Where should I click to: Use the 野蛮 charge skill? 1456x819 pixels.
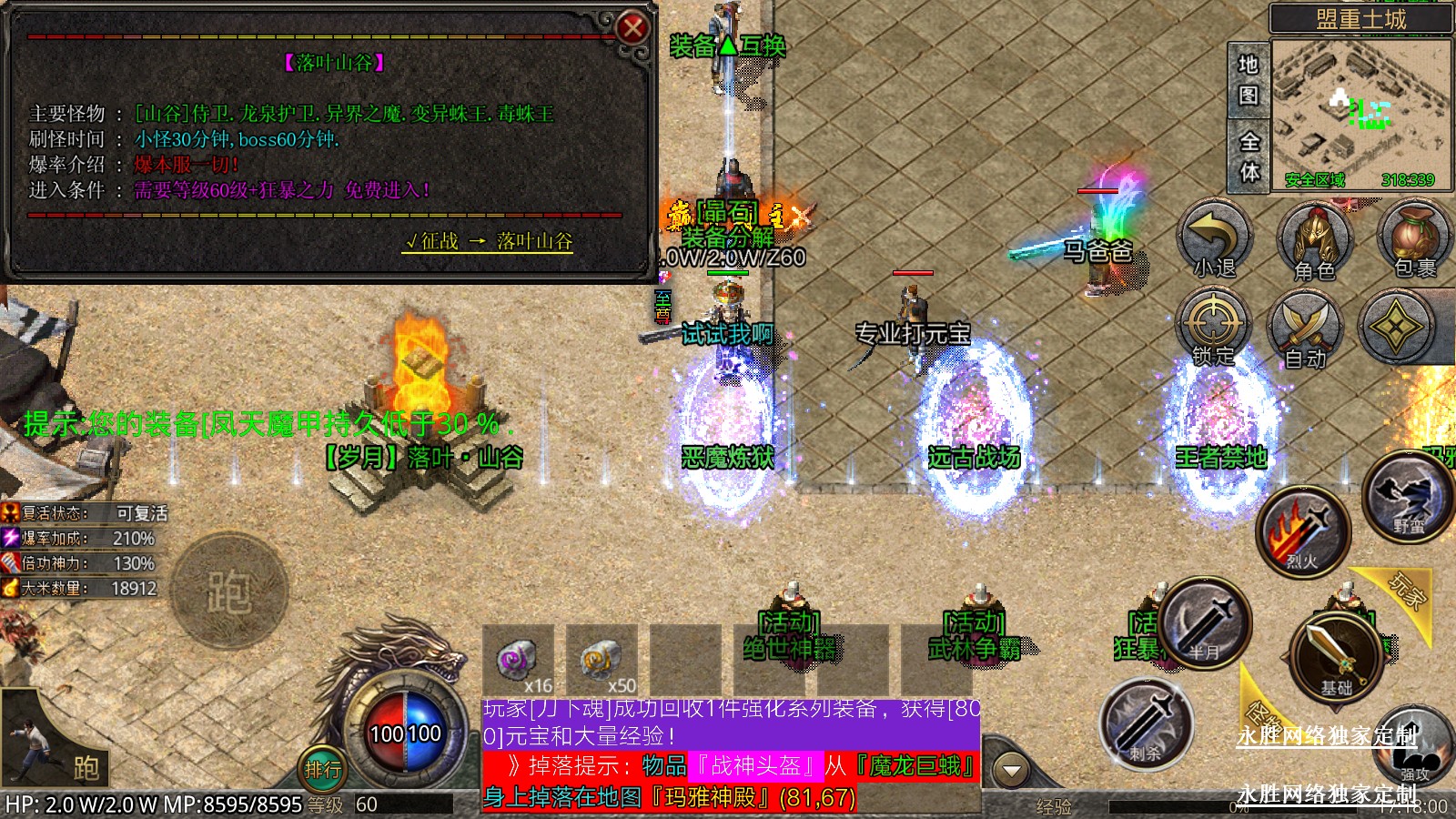(1407, 498)
